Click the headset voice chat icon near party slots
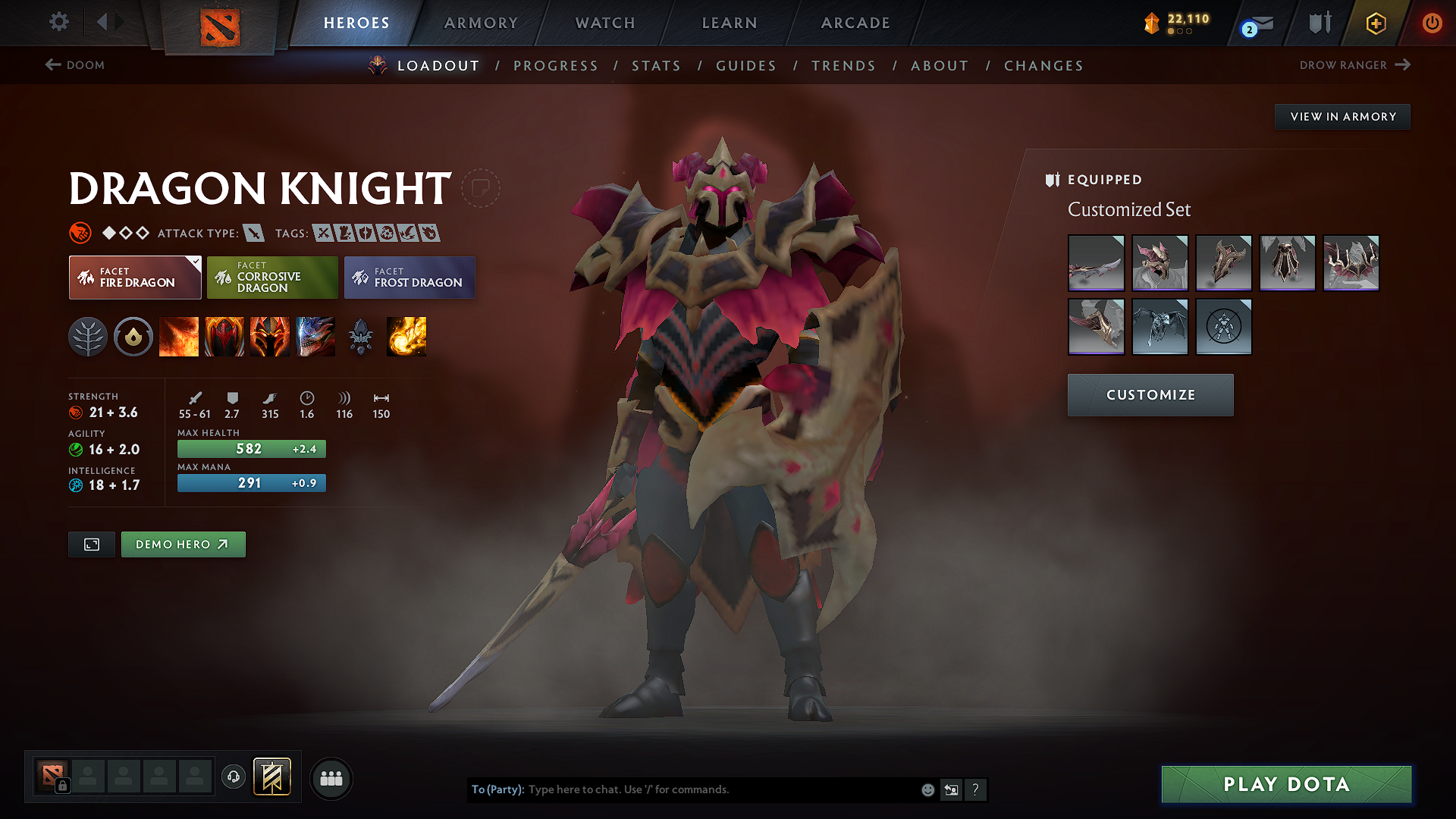Screen dimensions: 1456x819 [x=233, y=778]
